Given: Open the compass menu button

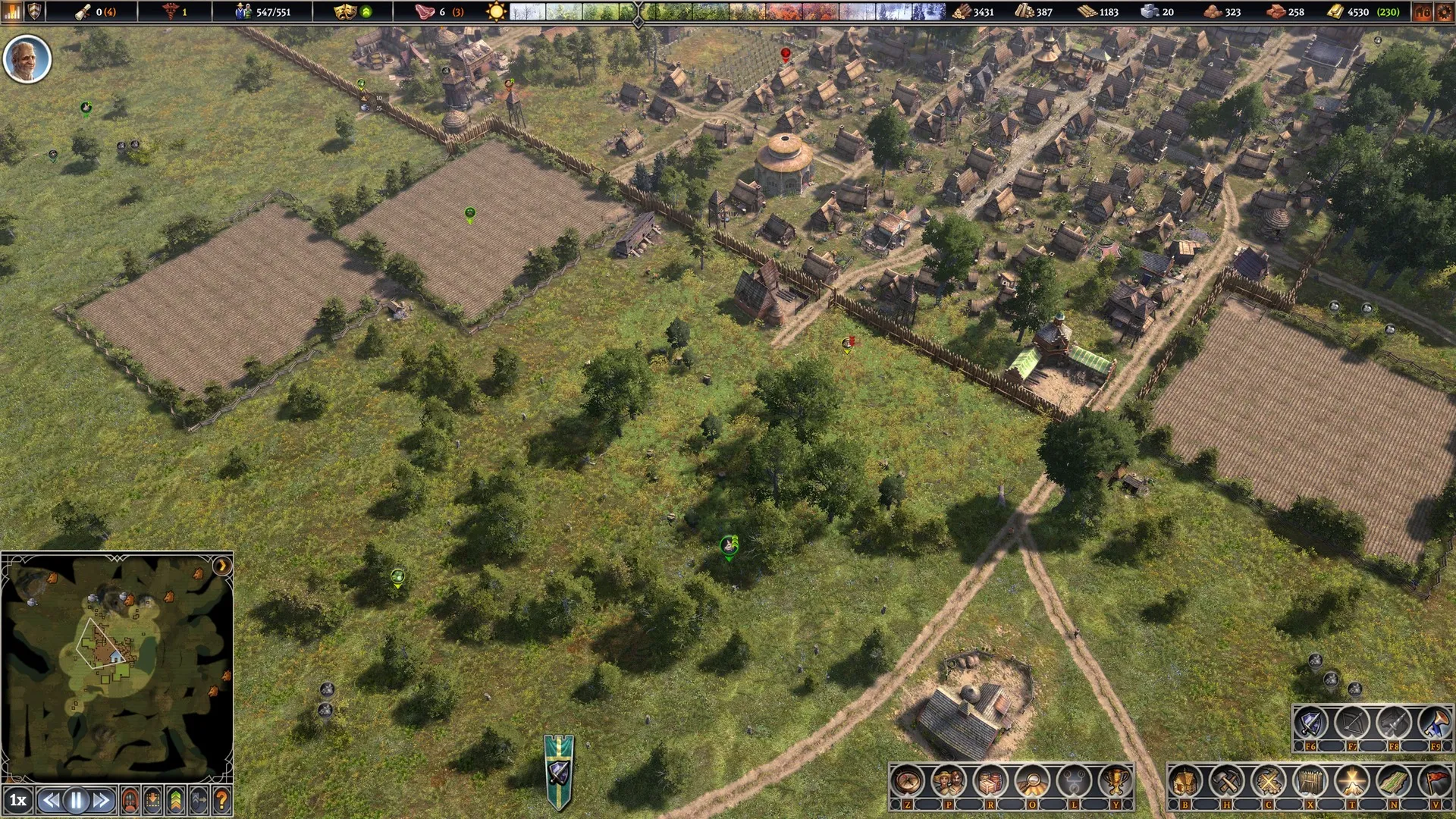Looking at the screenshot, I should (x=907, y=781).
